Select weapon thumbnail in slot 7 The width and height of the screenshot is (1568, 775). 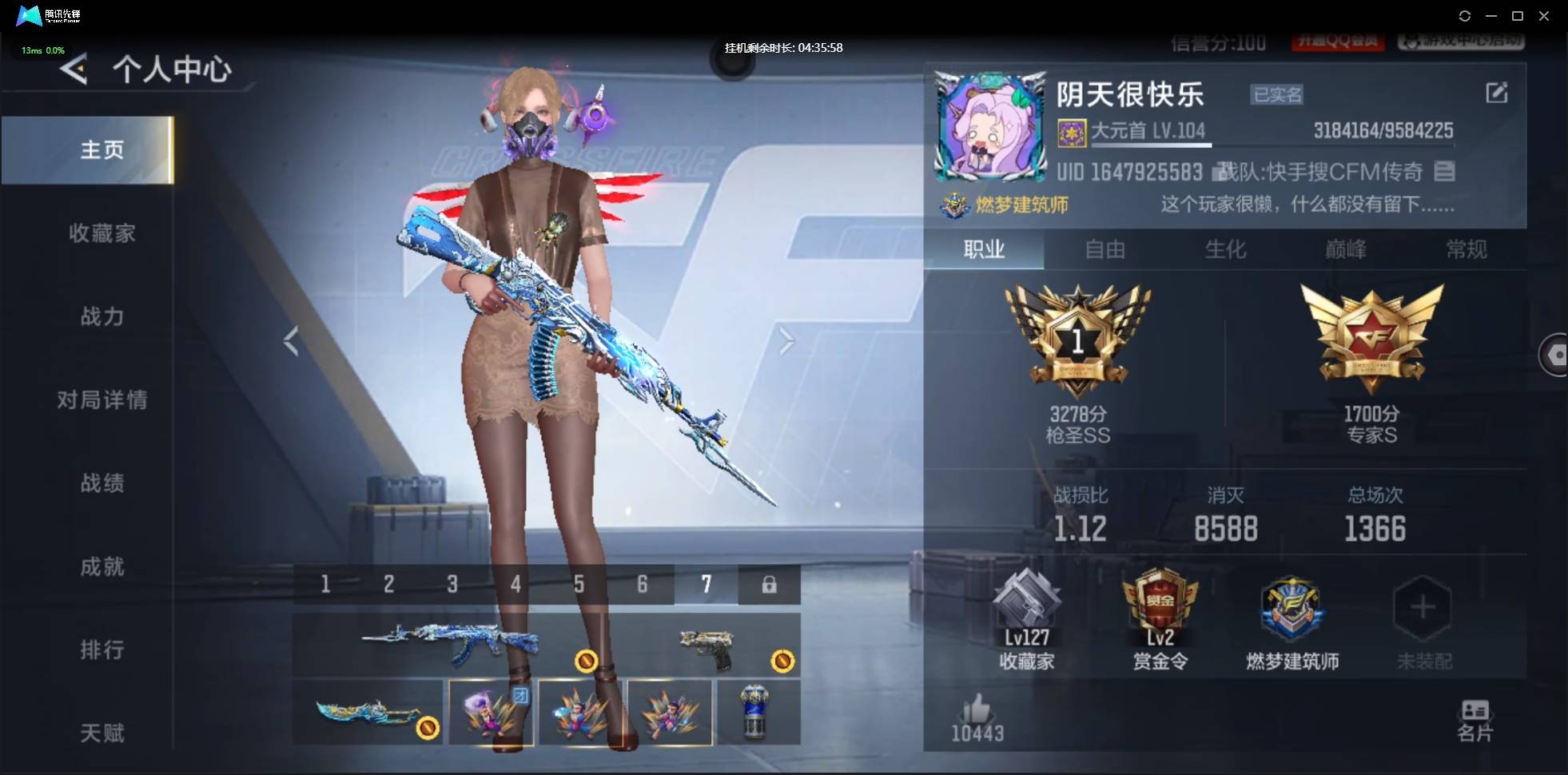tap(706, 584)
